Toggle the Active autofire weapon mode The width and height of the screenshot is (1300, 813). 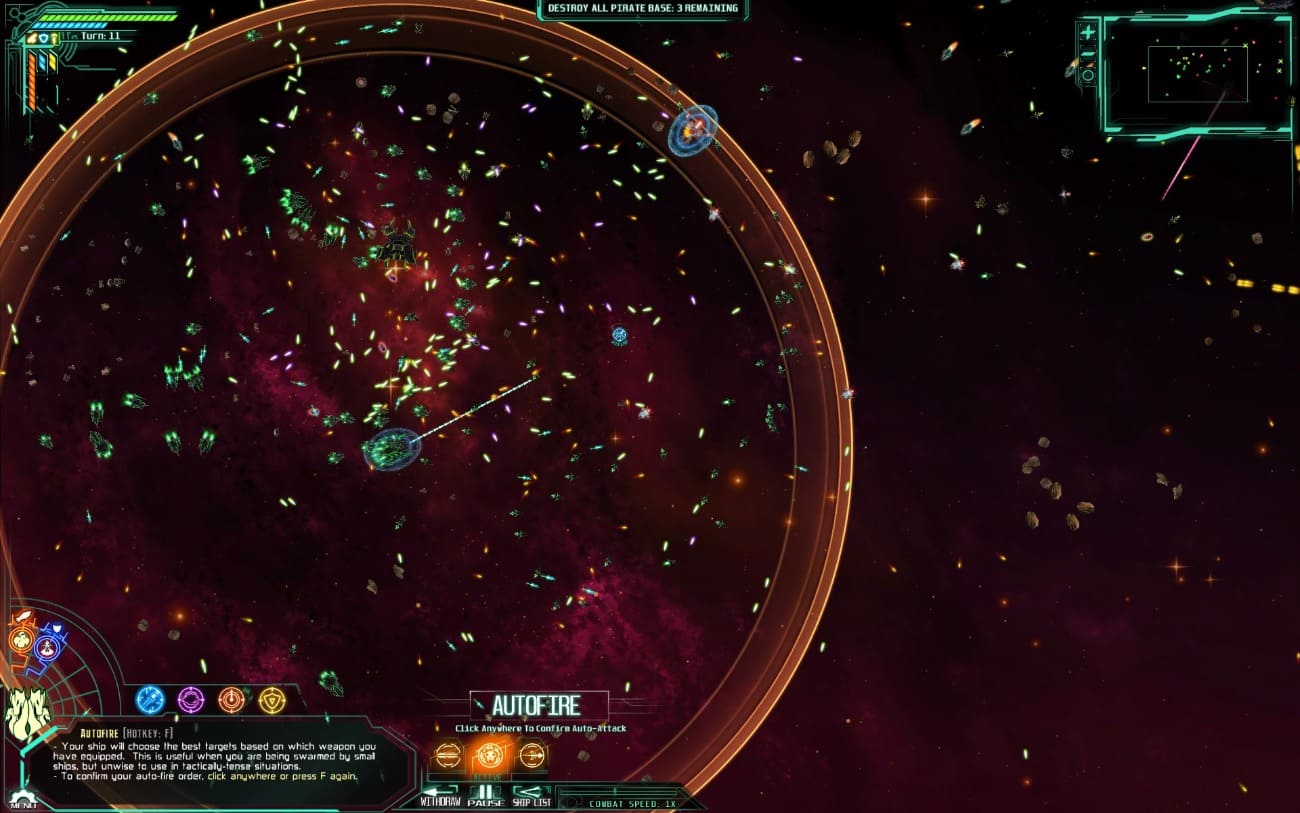pyautogui.click(x=489, y=756)
